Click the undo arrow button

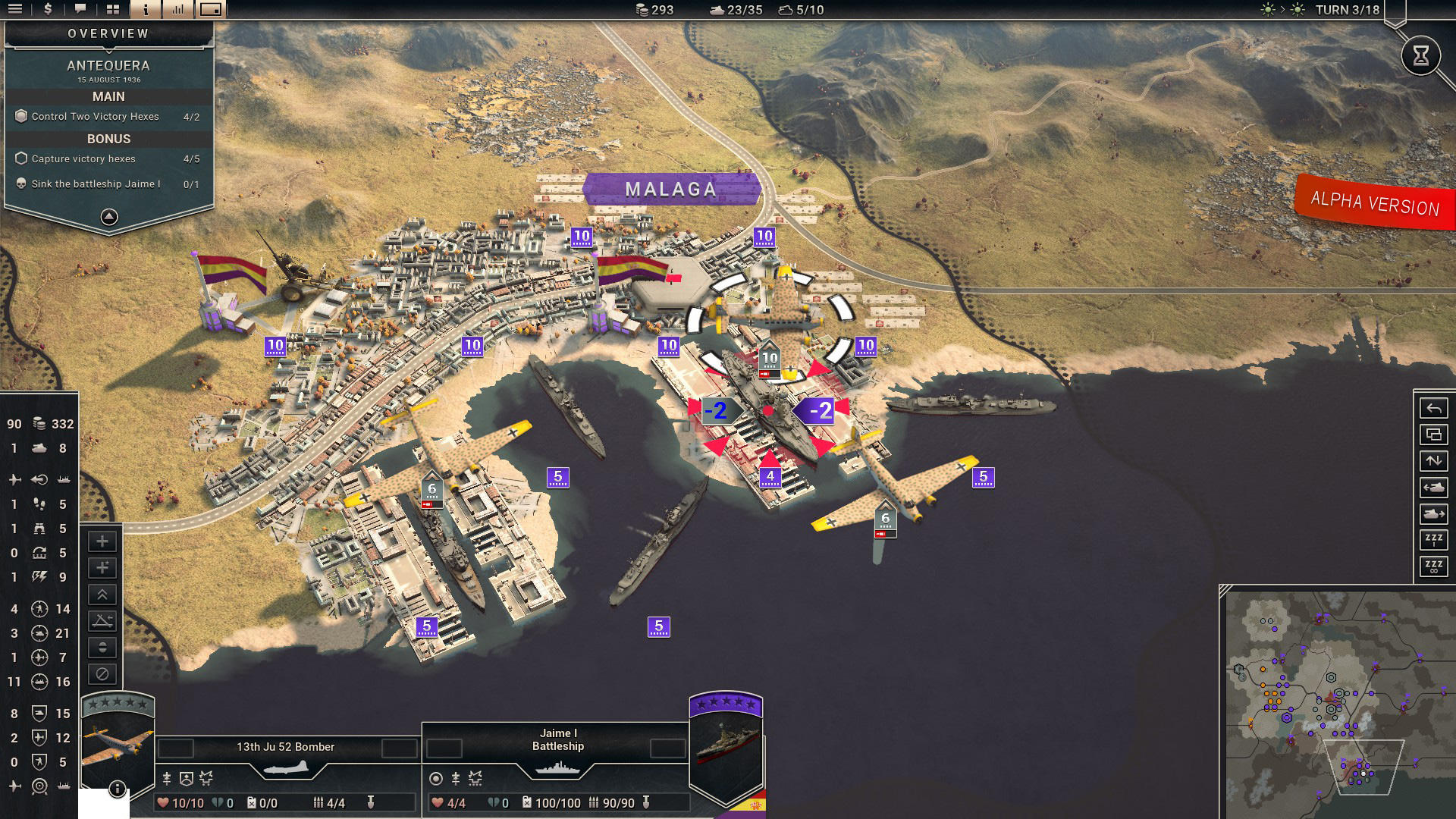(x=1433, y=409)
